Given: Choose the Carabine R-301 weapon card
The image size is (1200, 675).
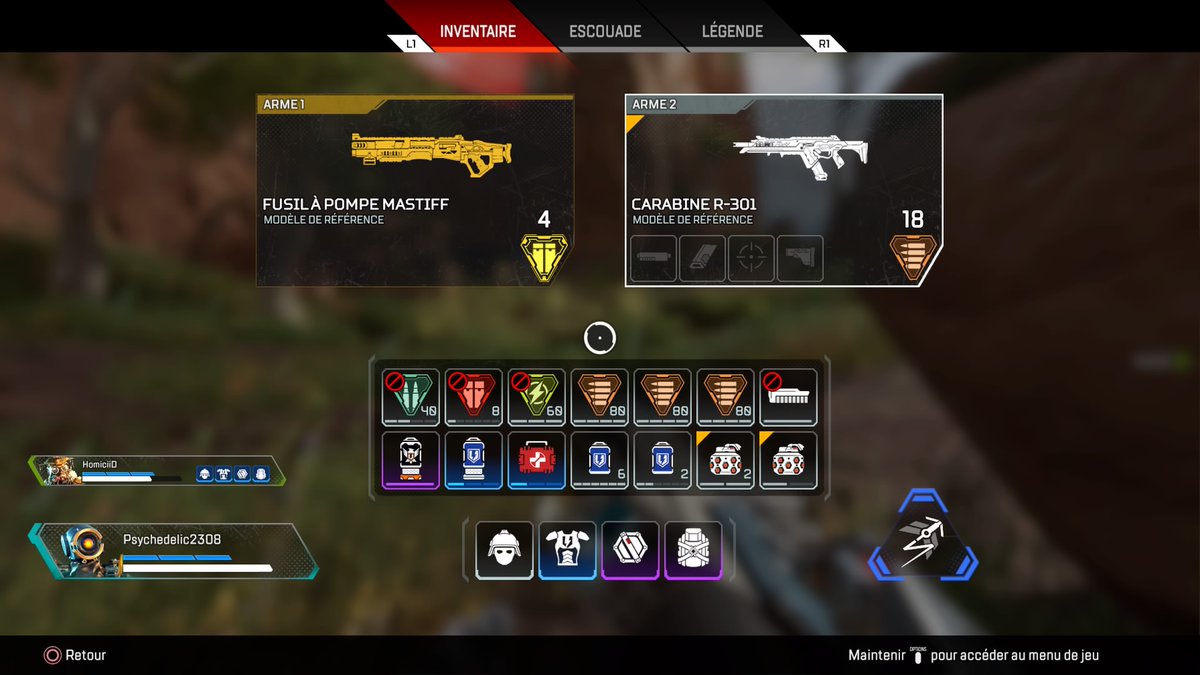Looking at the screenshot, I should pos(783,191).
